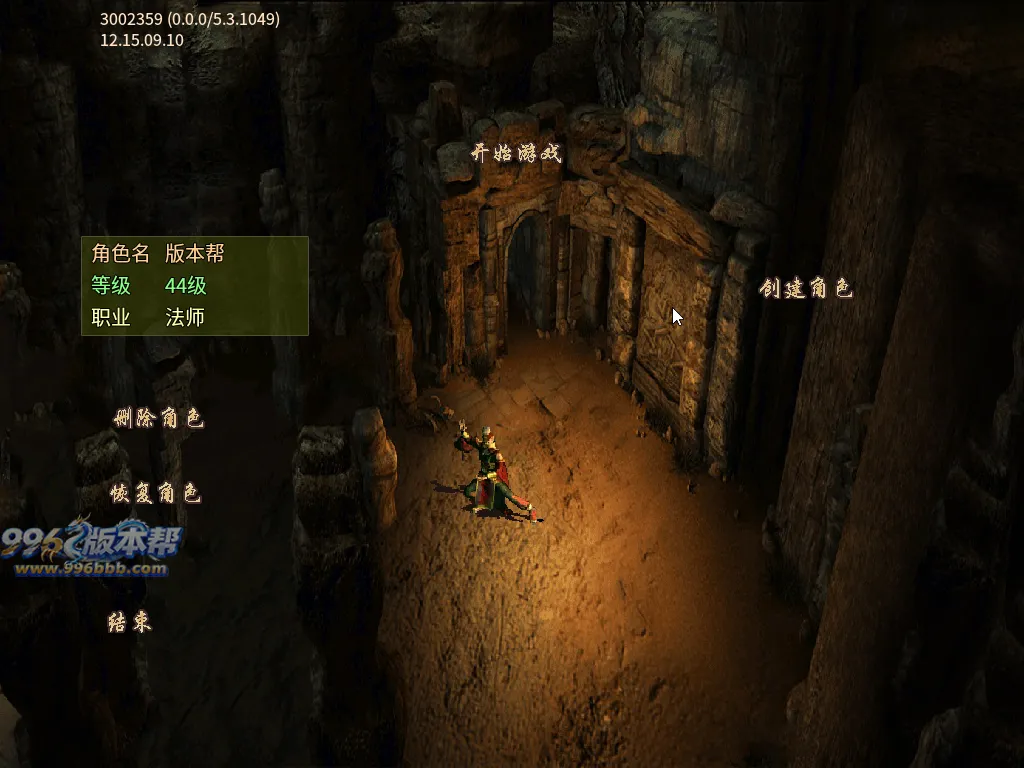Choose 创建角色 to create a character

coord(805,289)
